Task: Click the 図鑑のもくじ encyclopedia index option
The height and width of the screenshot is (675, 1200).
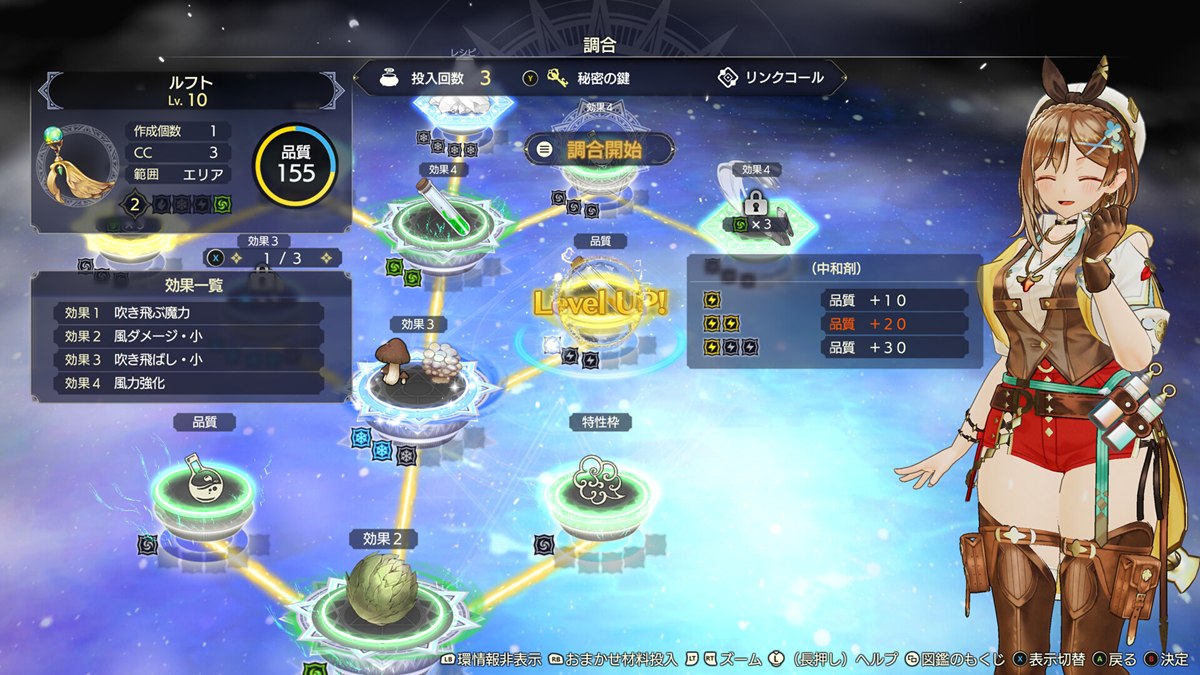Action: pyautogui.click(x=956, y=660)
